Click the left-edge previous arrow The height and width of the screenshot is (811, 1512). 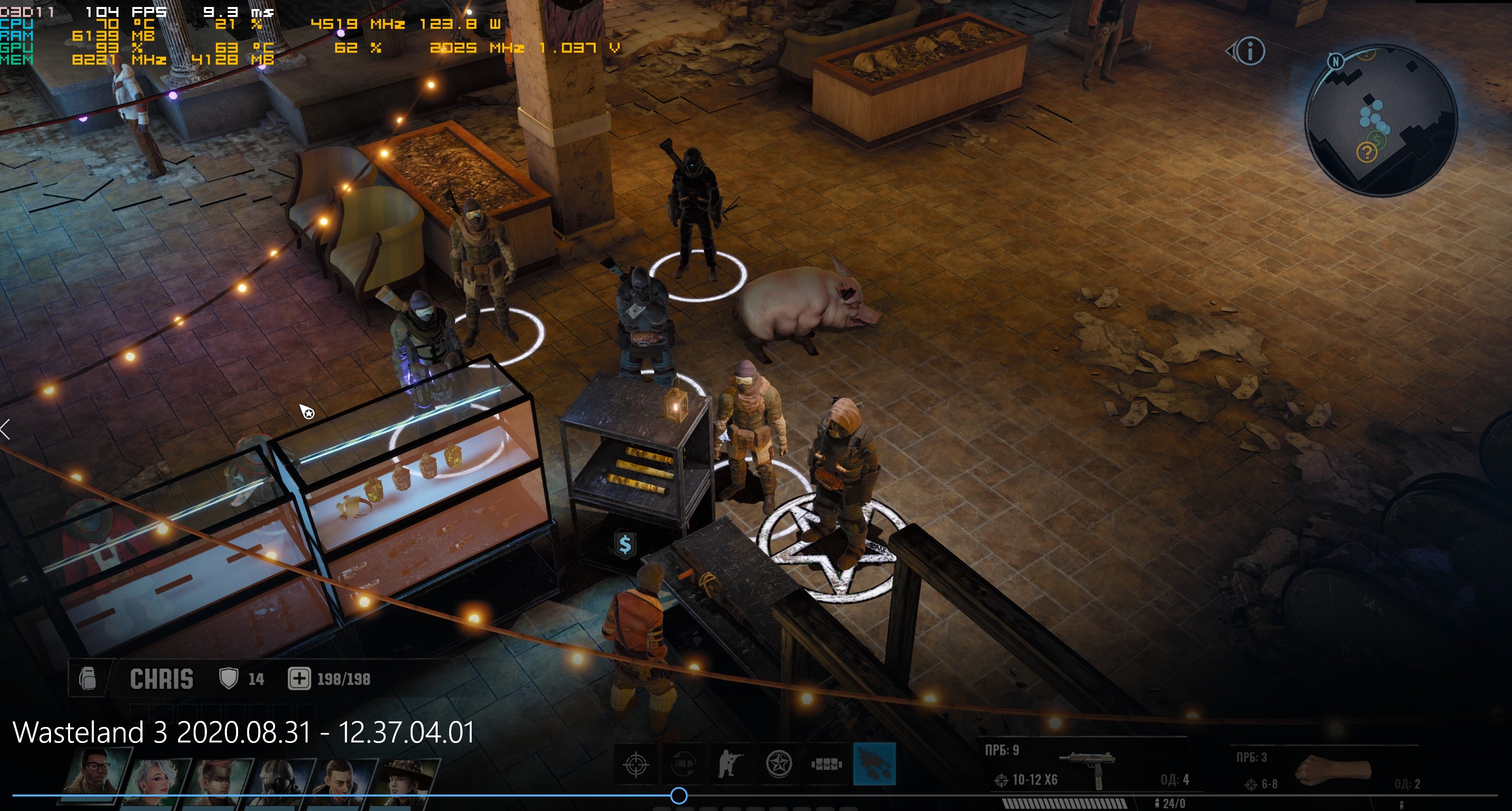click(6, 429)
